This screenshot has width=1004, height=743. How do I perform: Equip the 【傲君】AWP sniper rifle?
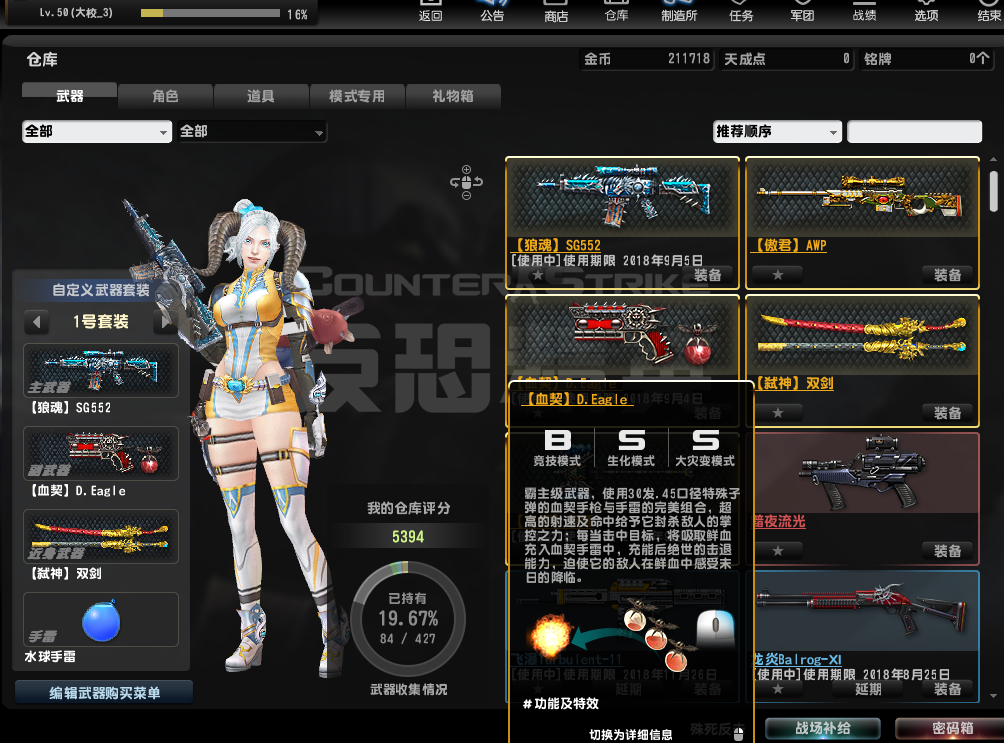click(x=947, y=274)
